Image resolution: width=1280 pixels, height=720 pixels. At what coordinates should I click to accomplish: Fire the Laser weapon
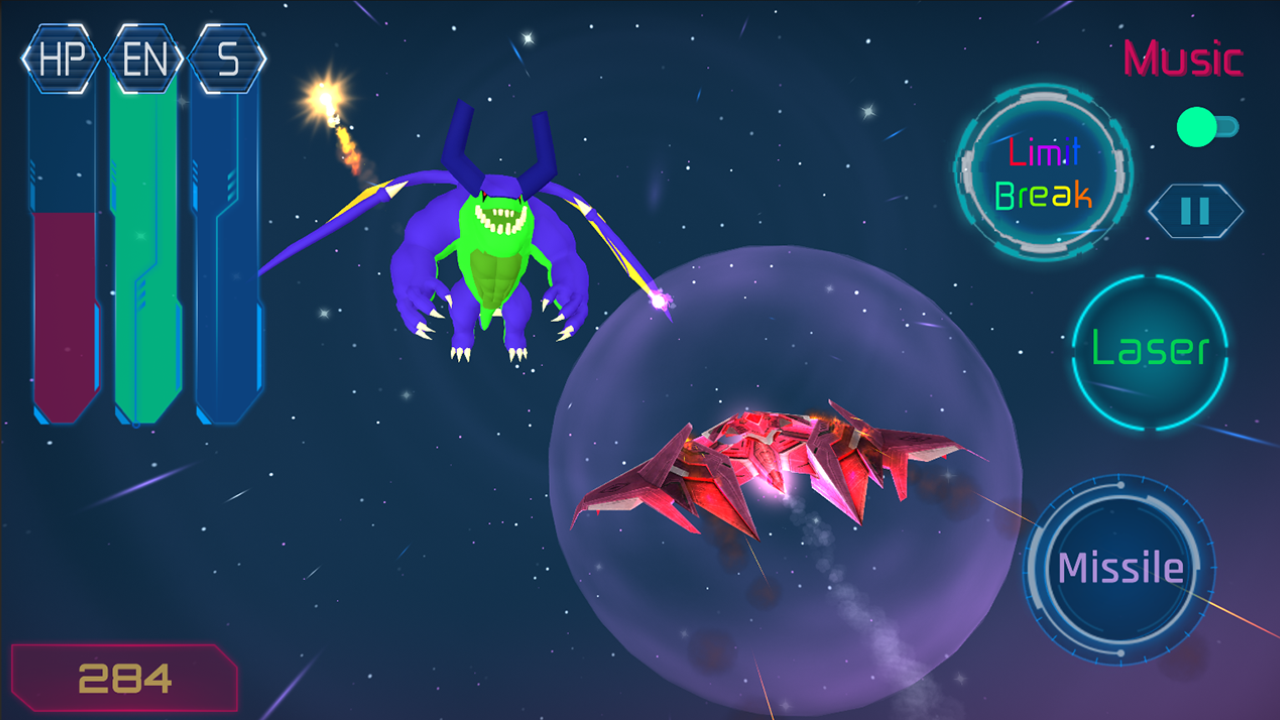1150,350
